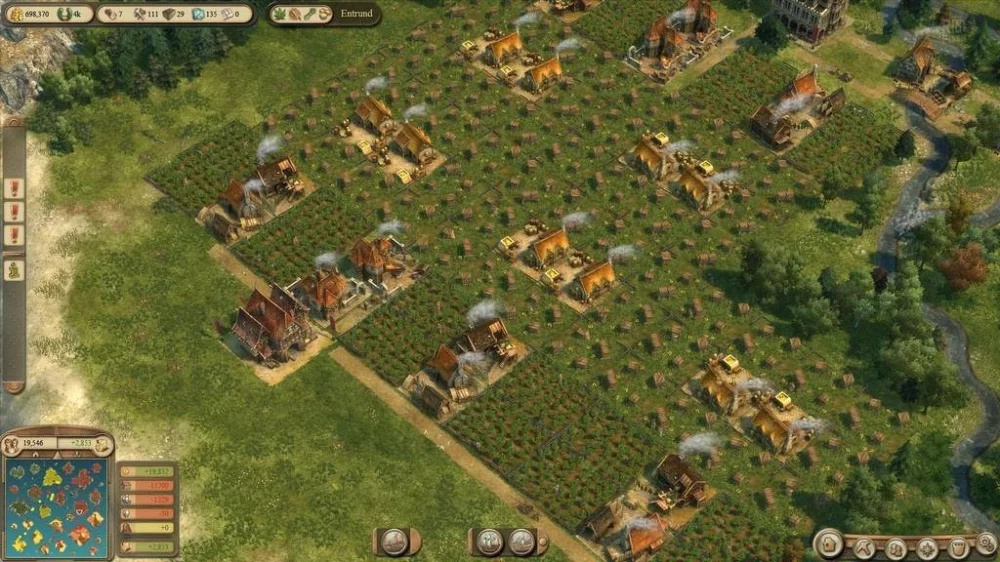Click the single ship medallion button

(x=395, y=542)
